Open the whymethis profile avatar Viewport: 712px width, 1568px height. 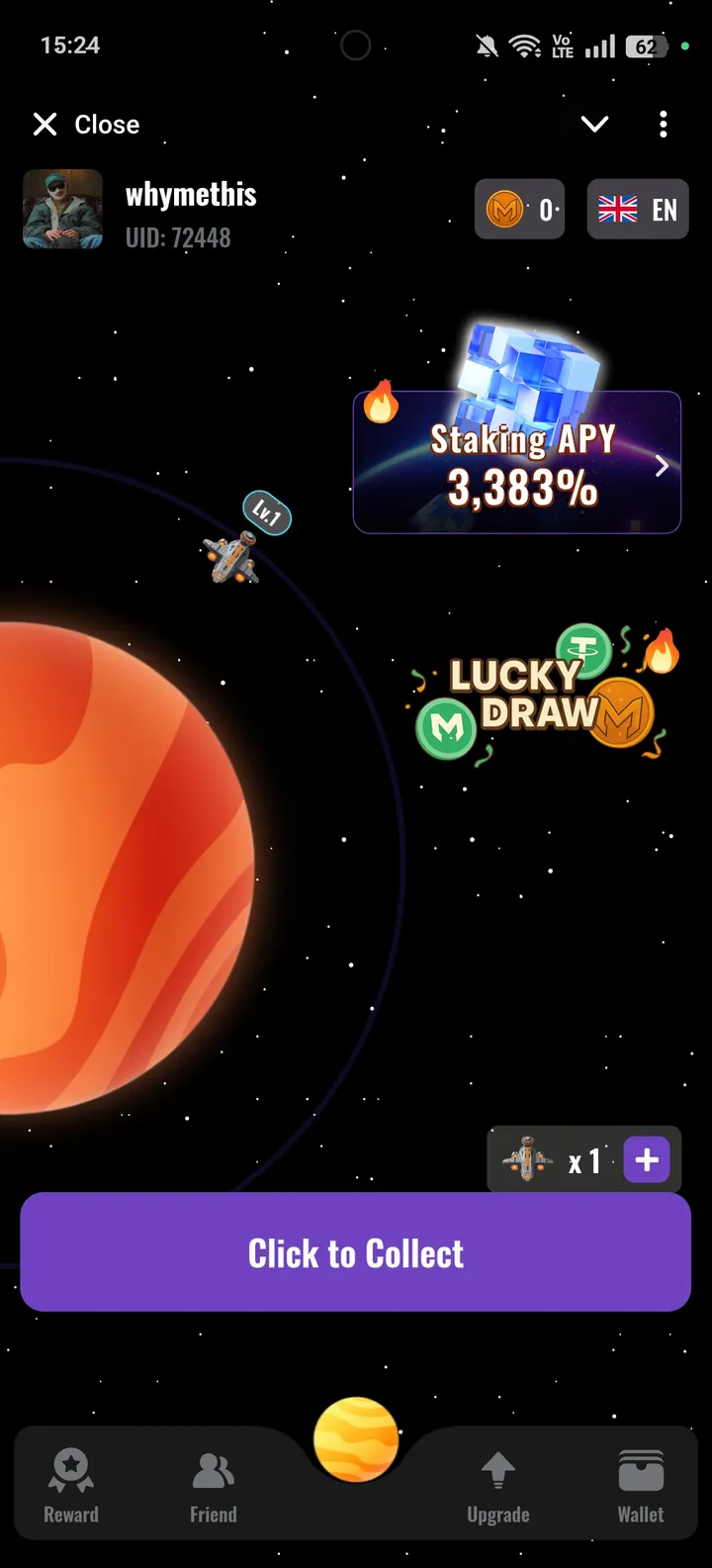(x=63, y=209)
